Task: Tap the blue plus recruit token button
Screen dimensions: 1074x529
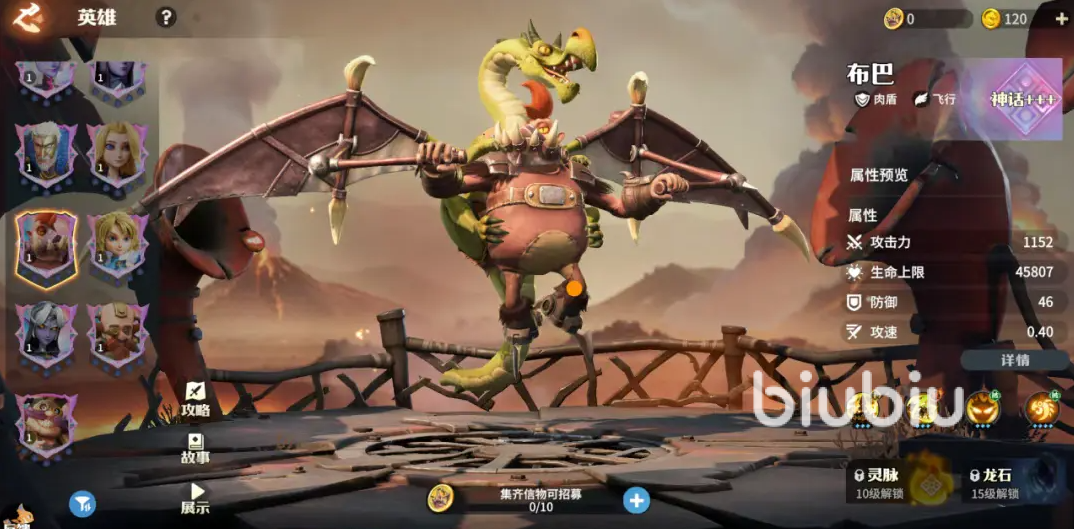Action: click(x=636, y=500)
